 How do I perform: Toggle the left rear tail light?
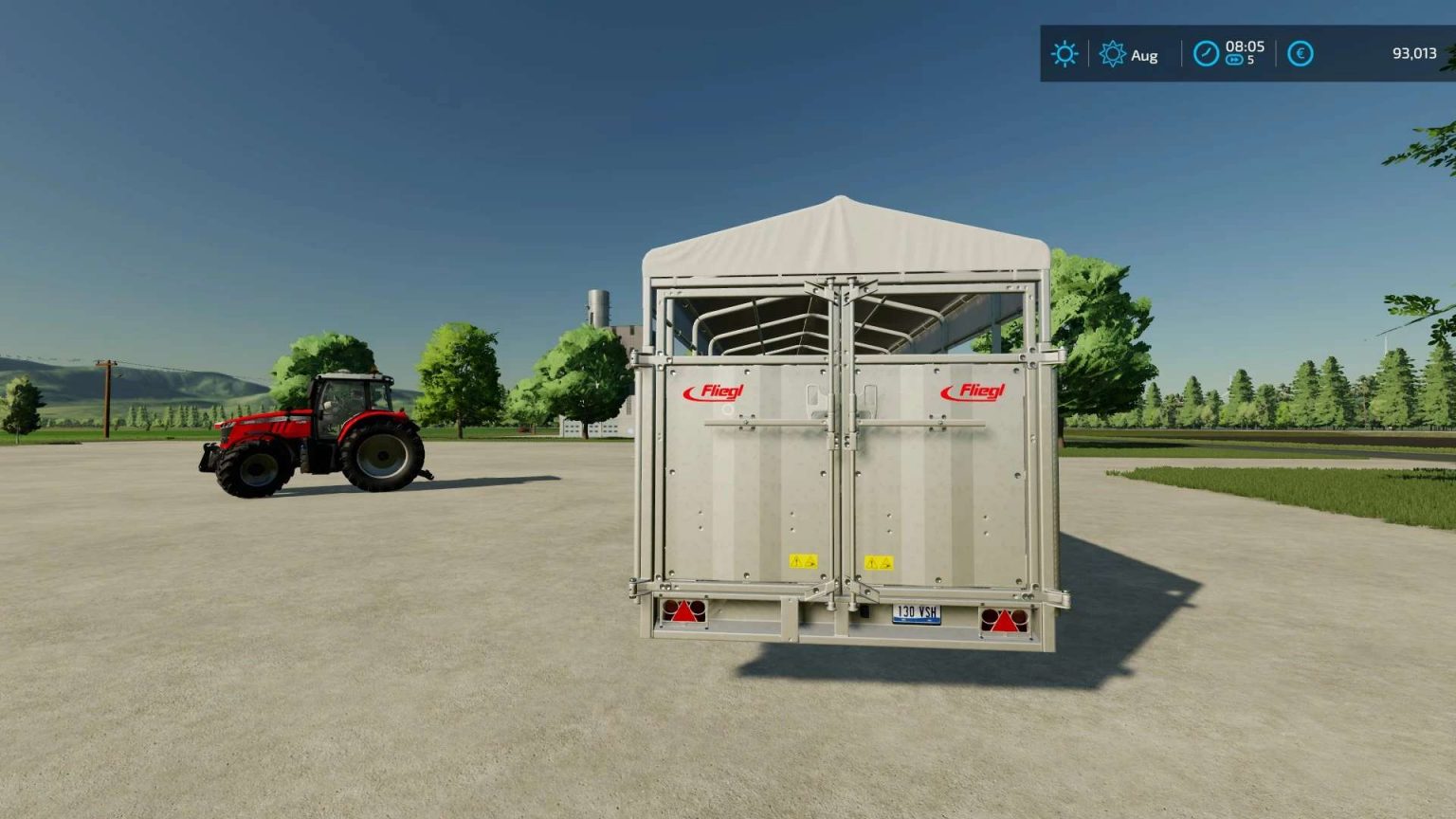tap(684, 612)
